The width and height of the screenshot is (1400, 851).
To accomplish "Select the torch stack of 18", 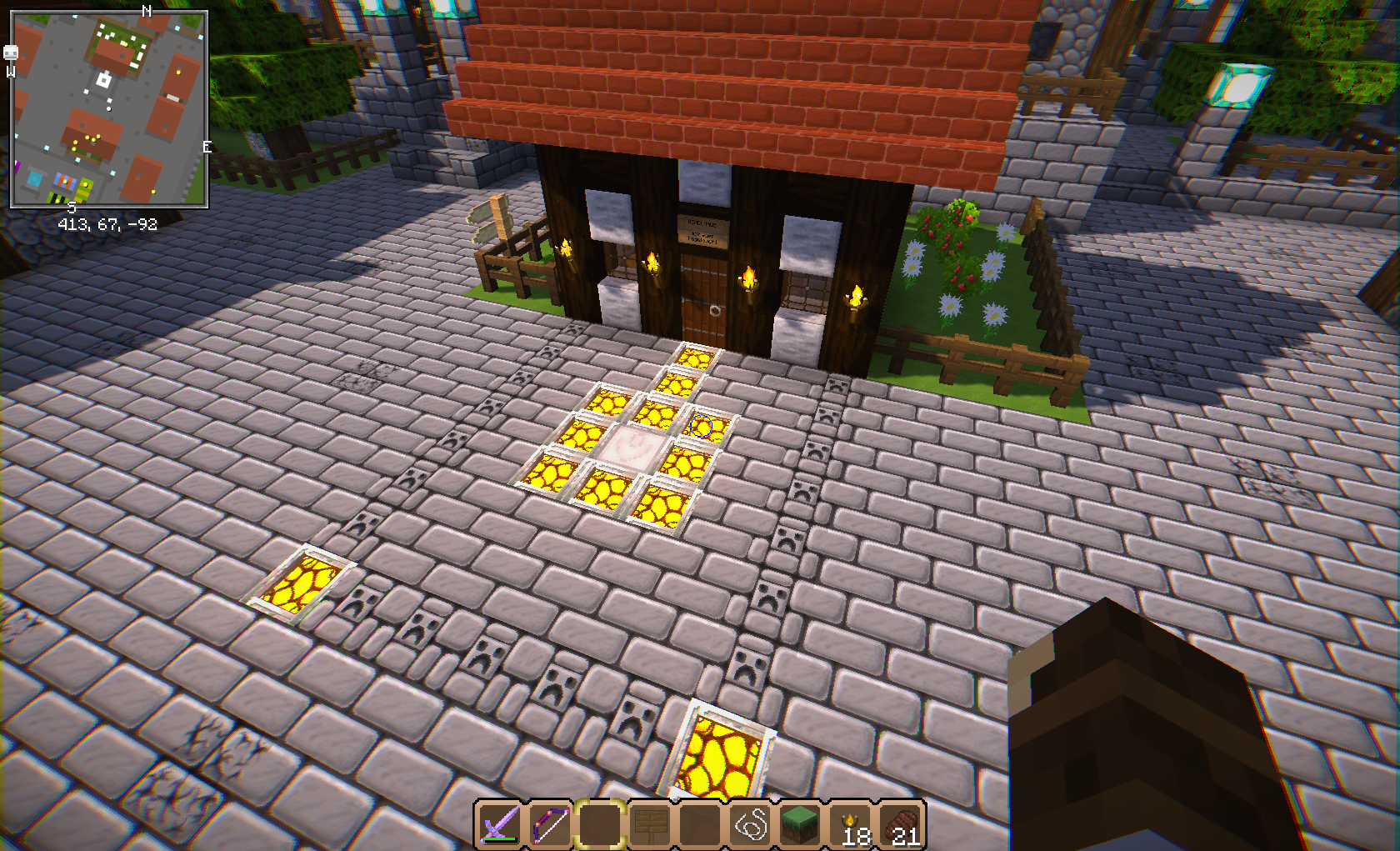I will (851, 825).
